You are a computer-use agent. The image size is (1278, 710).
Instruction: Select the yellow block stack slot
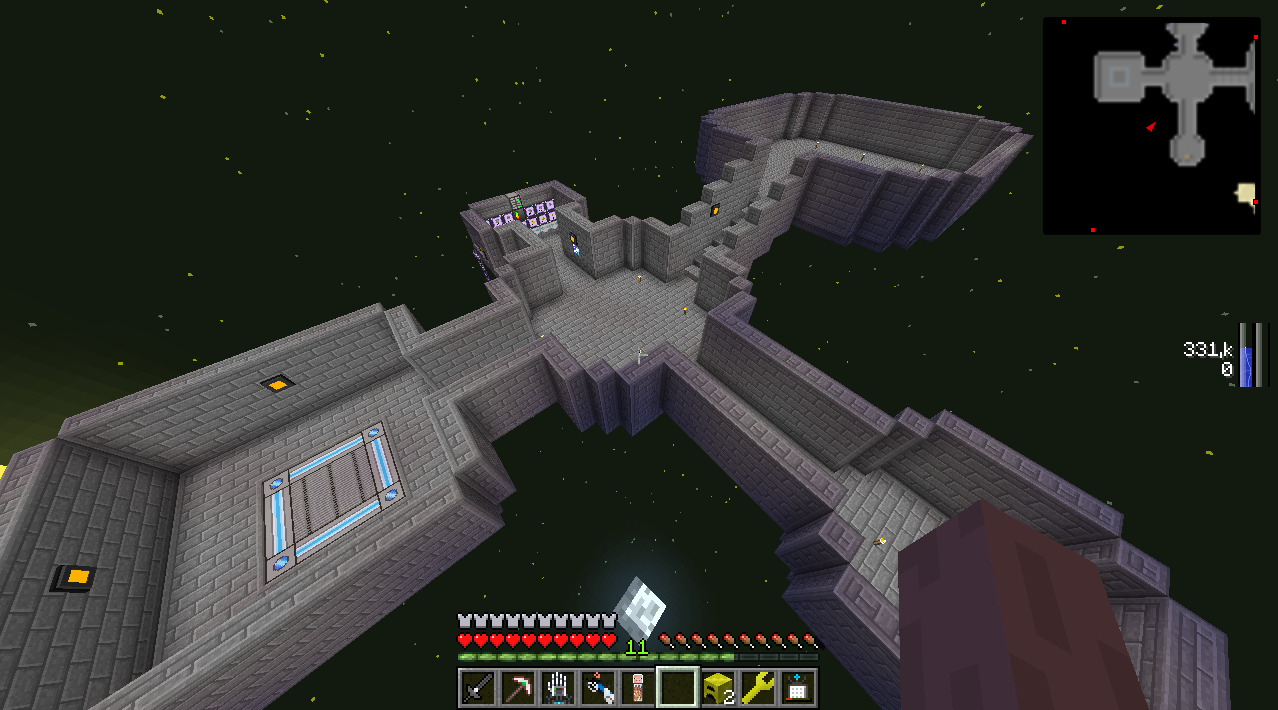(717, 688)
